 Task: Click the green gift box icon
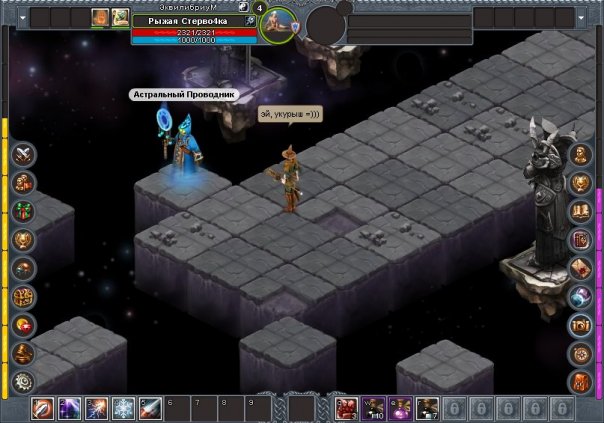tap(23, 211)
